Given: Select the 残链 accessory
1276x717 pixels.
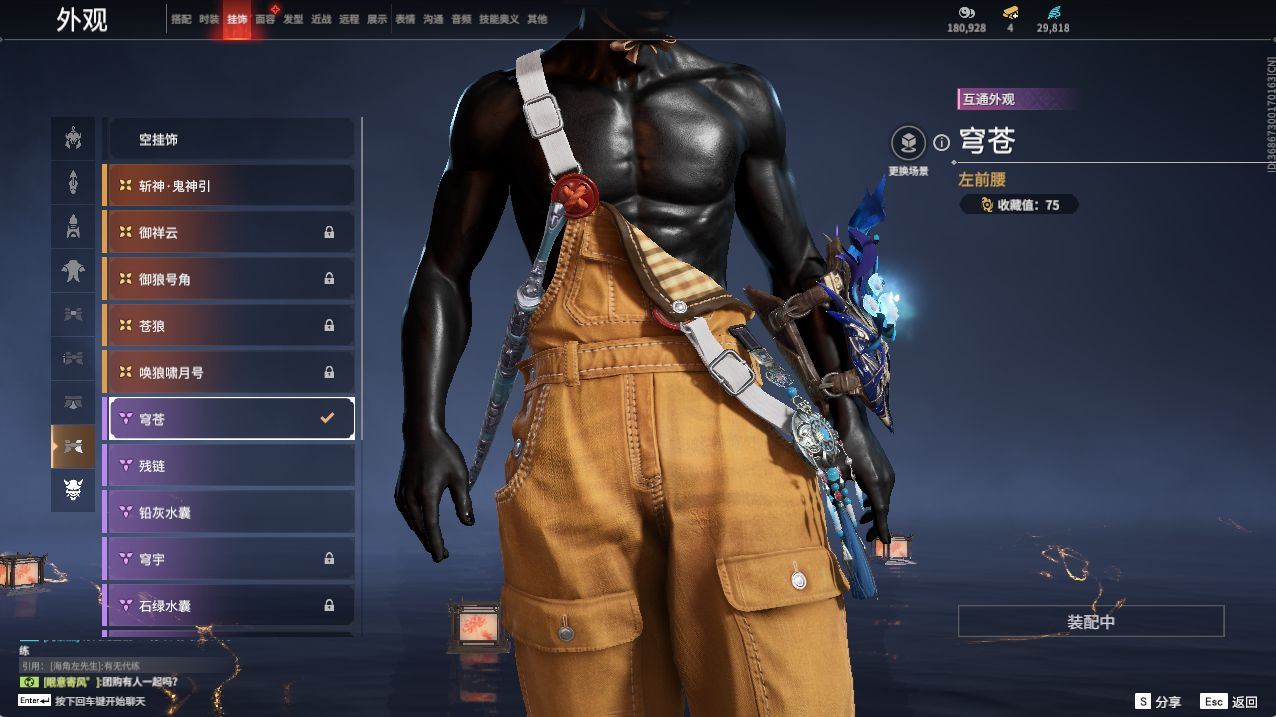Looking at the screenshot, I should coord(230,466).
